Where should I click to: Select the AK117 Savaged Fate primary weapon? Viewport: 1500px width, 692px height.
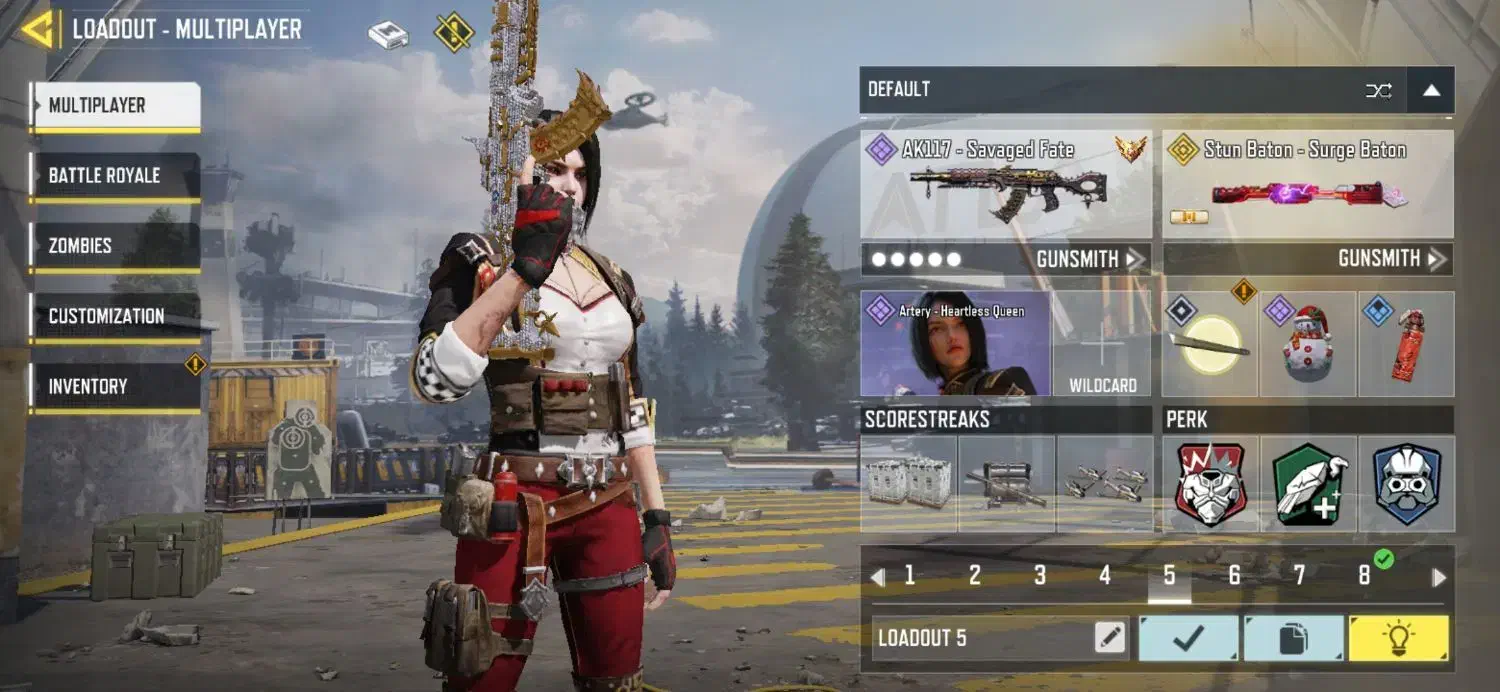click(x=1005, y=184)
